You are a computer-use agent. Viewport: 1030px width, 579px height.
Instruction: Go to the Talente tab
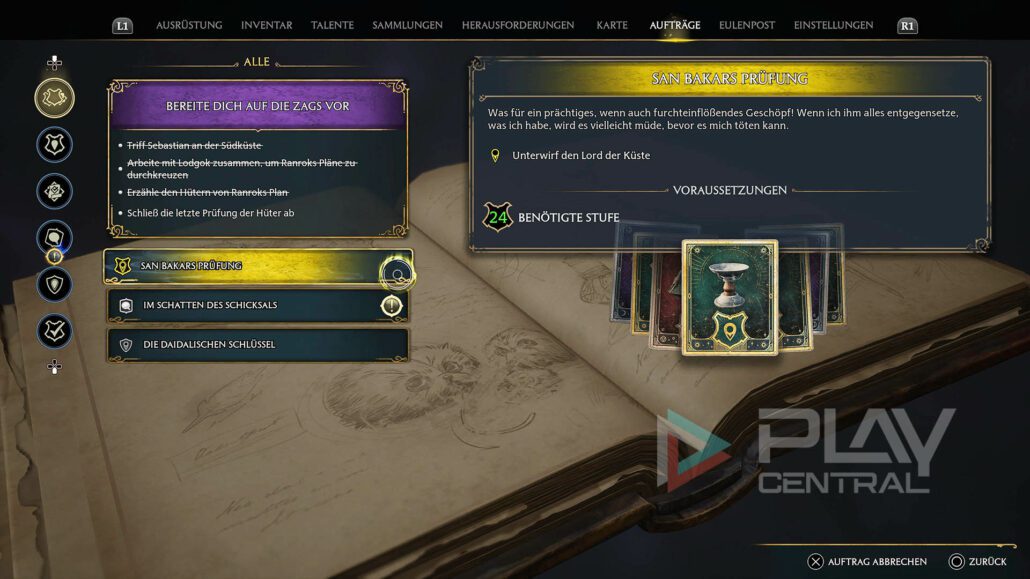point(332,25)
